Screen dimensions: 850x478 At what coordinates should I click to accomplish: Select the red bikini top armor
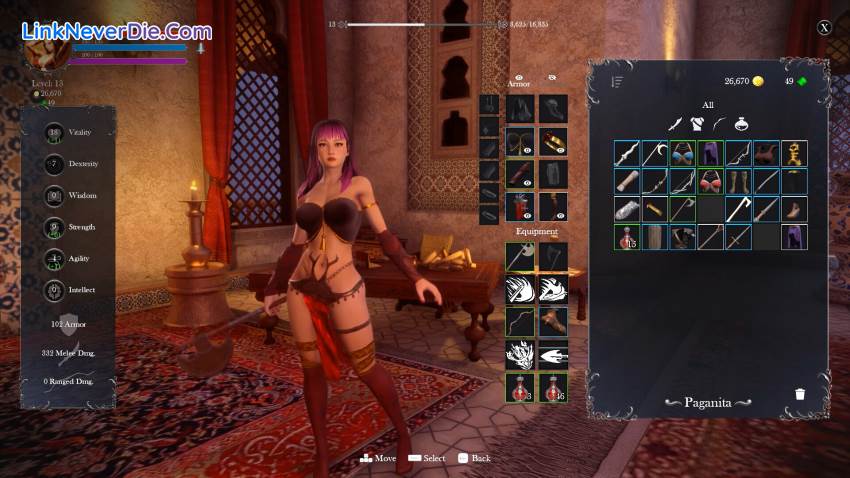pyautogui.click(x=711, y=181)
